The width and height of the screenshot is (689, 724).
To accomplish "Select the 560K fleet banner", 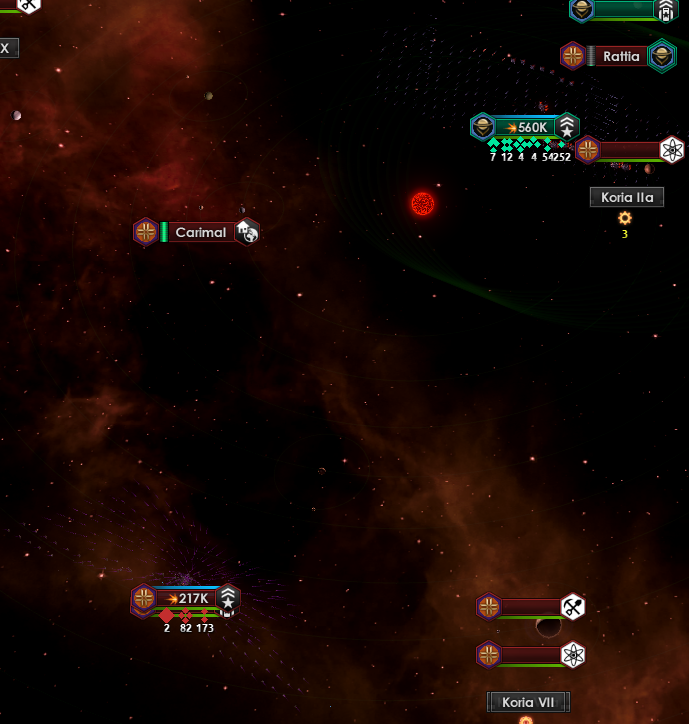I will [525, 127].
